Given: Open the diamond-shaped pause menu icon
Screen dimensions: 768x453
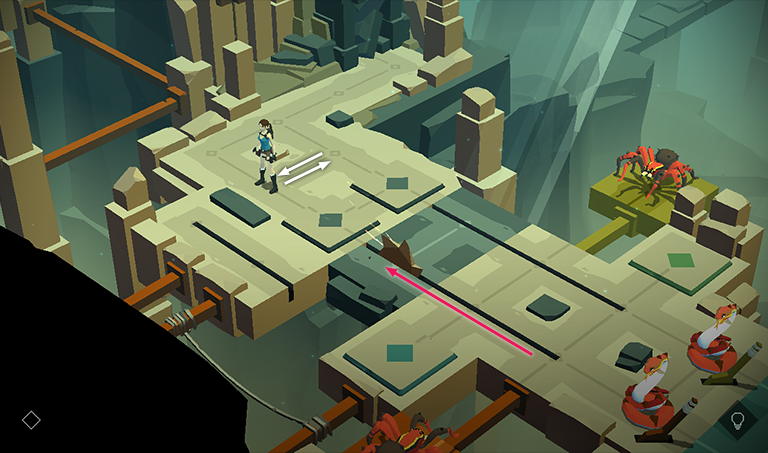Looking at the screenshot, I should [31, 420].
